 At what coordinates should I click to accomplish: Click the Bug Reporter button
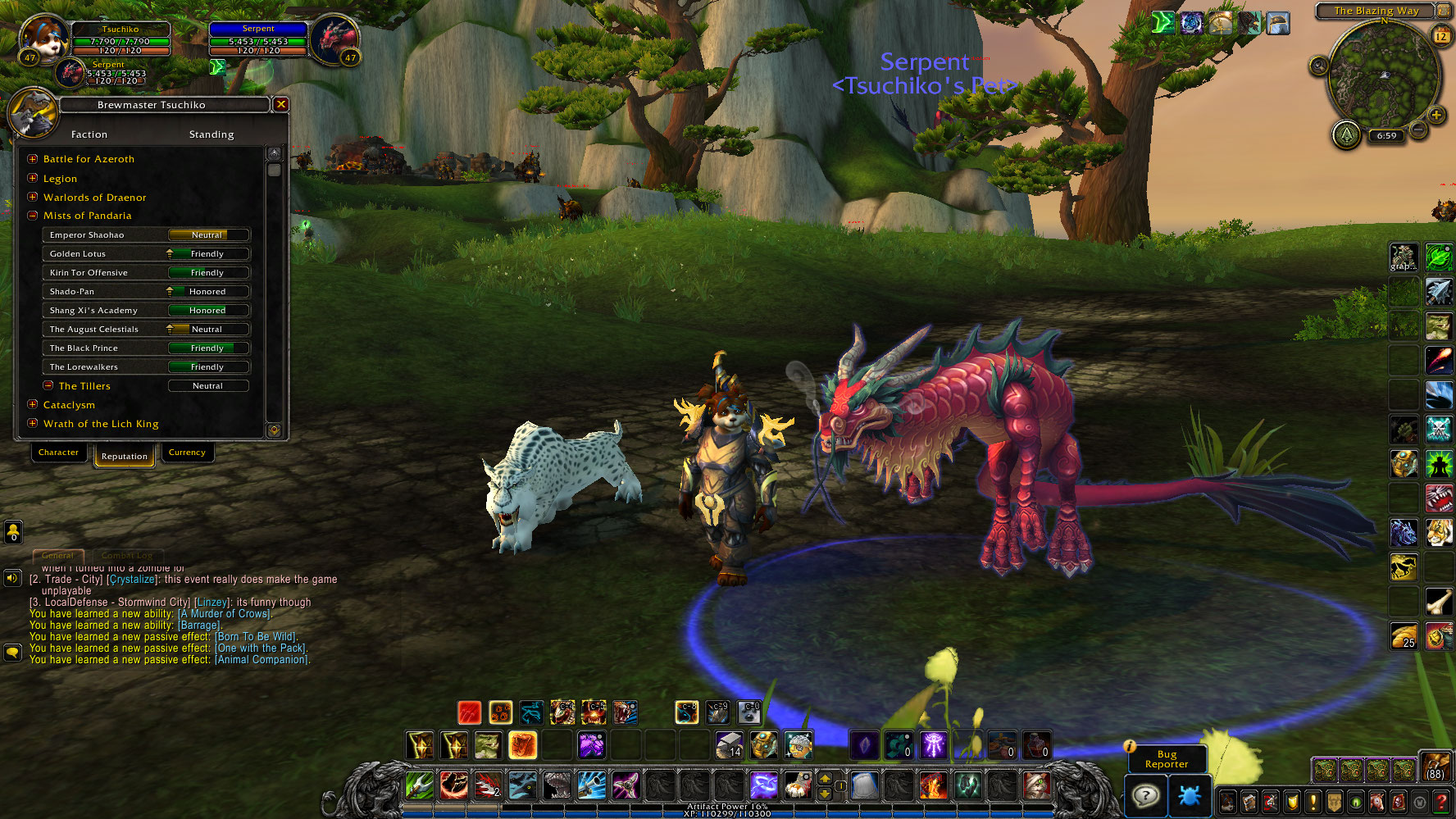pyautogui.click(x=1166, y=759)
